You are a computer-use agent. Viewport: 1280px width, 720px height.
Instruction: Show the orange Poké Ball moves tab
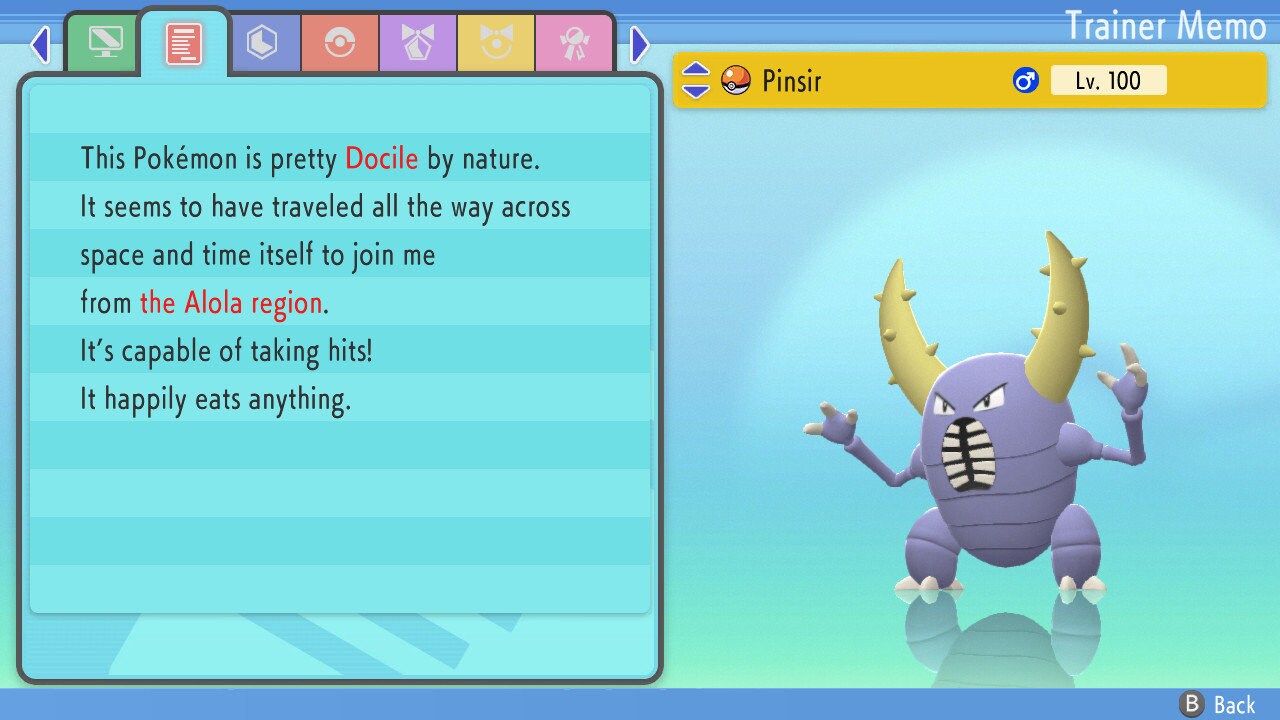[340, 43]
